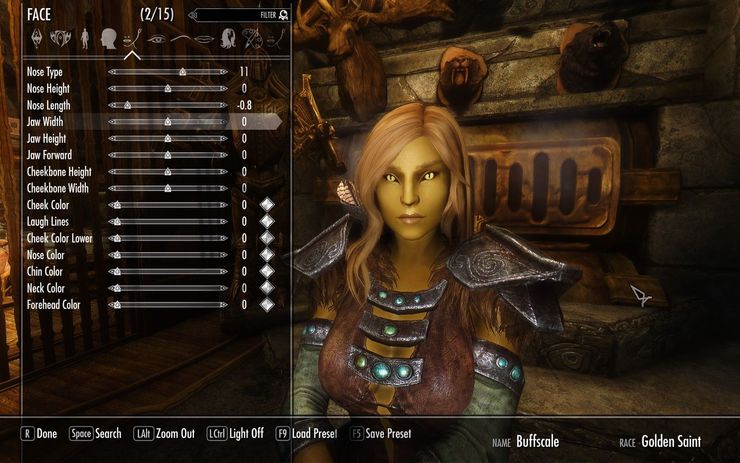
Task: Adjust the Jaw Height slider
Action: point(168,138)
